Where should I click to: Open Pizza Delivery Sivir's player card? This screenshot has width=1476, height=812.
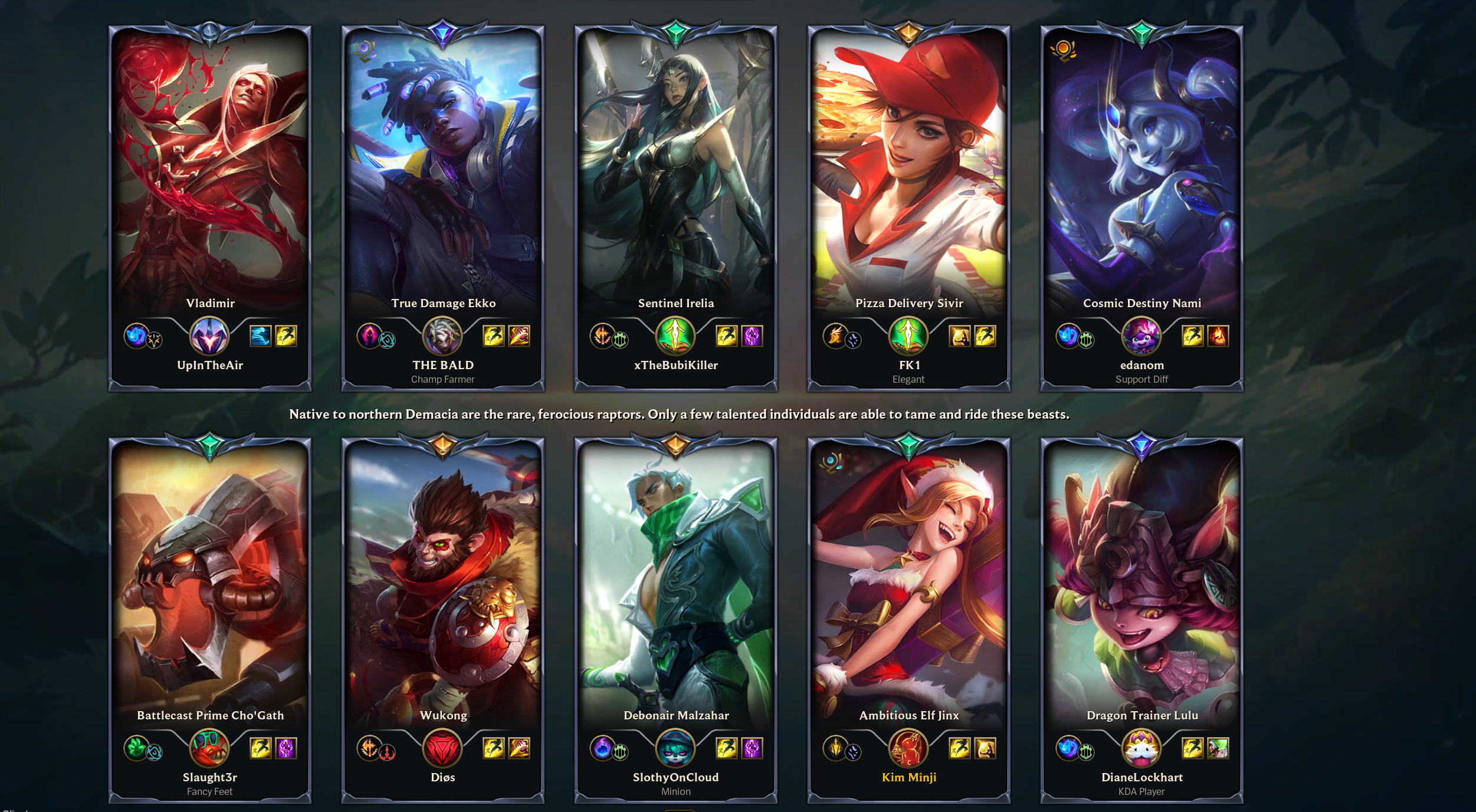point(908,177)
